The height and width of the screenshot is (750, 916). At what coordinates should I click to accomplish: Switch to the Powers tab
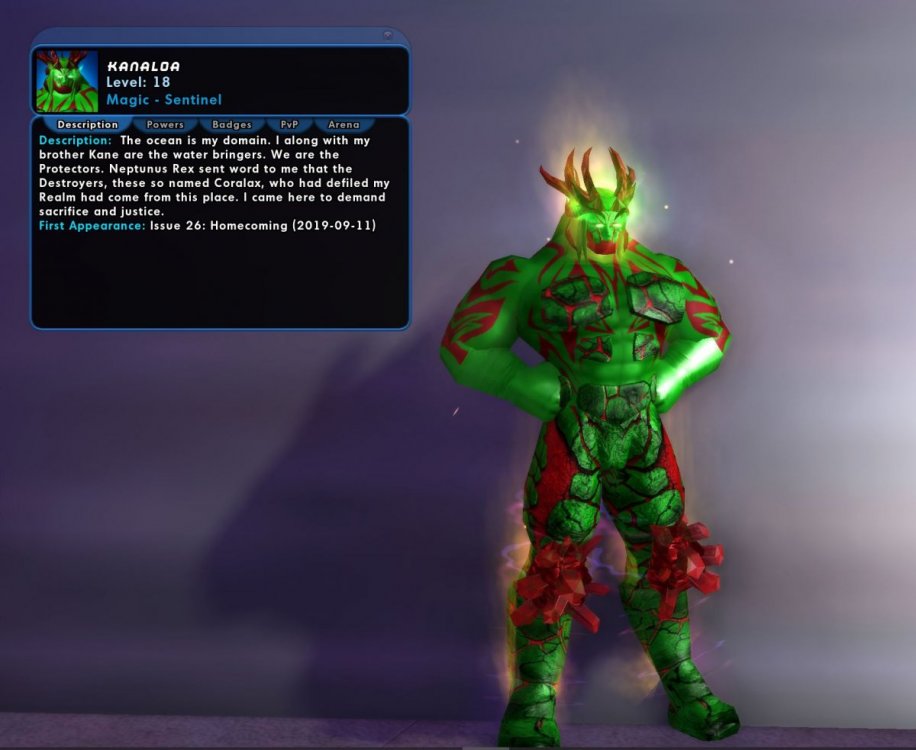(x=165, y=125)
